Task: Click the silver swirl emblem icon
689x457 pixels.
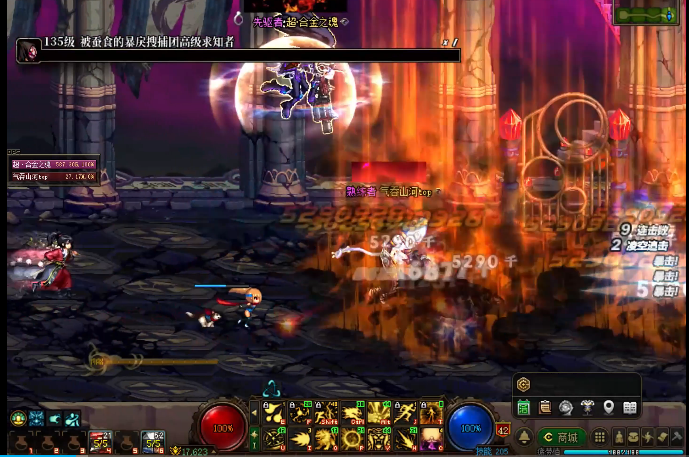Action: coord(566,407)
